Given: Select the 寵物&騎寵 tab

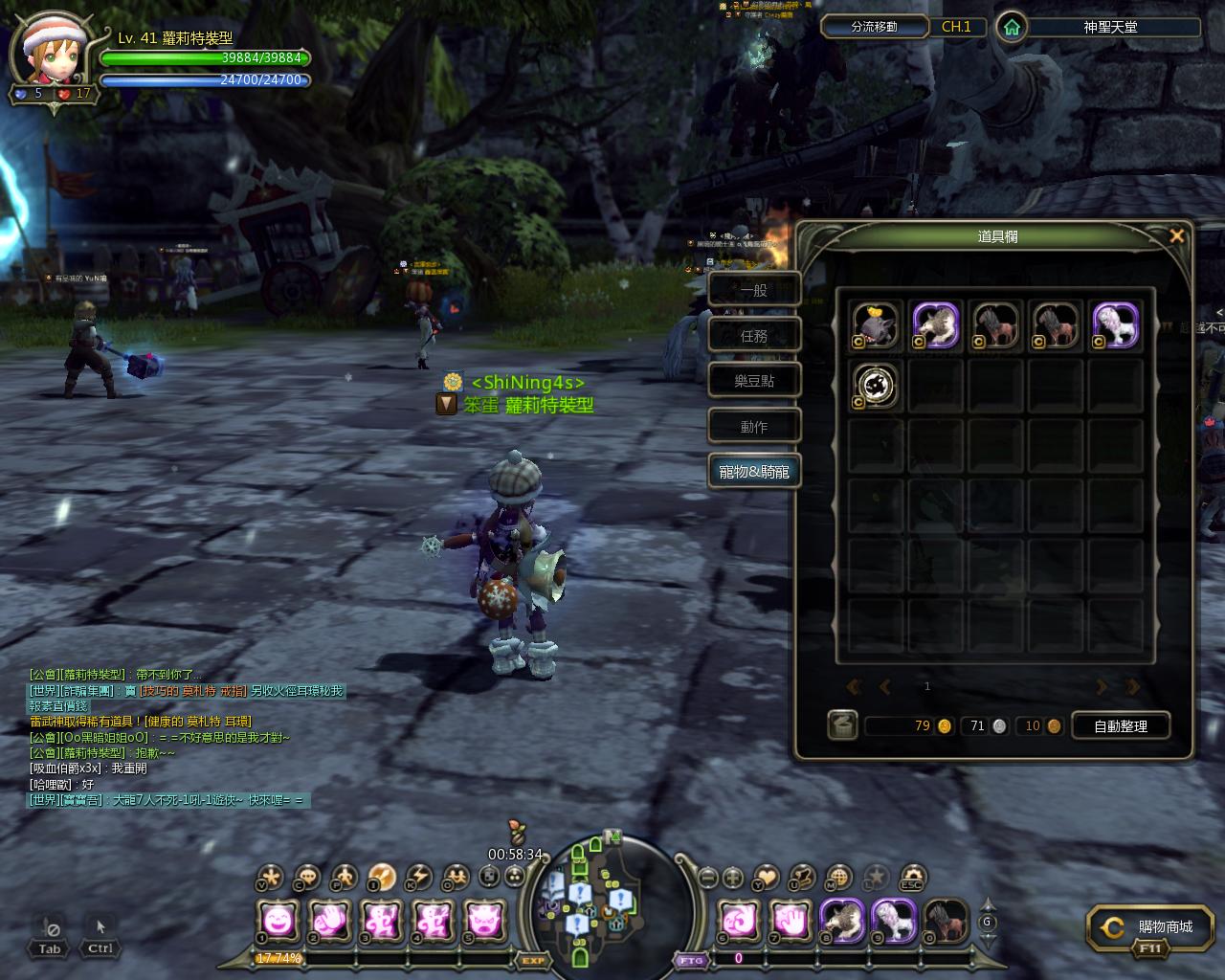Looking at the screenshot, I should (x=754, y=472).
